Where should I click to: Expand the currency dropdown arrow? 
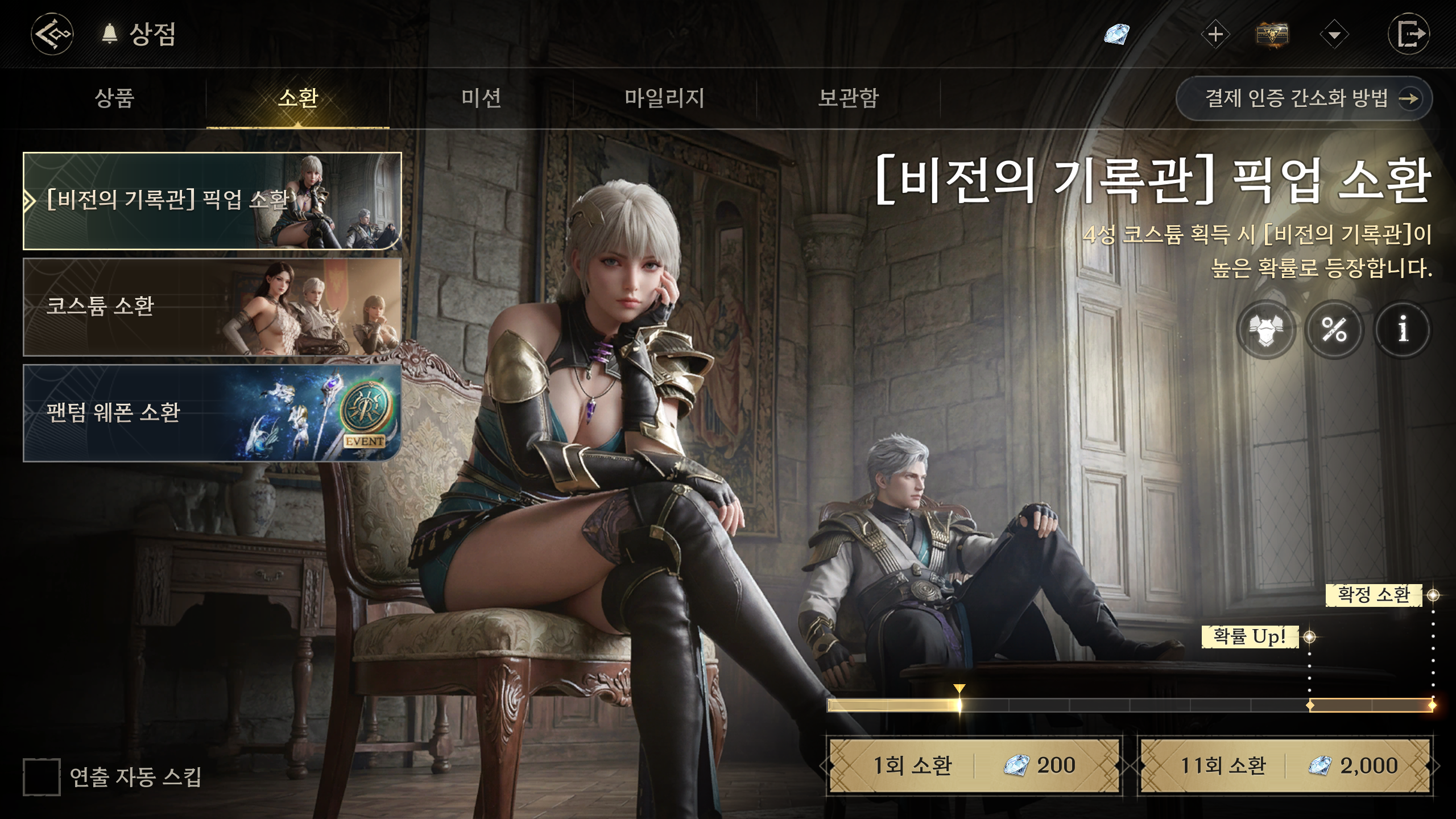tap(1334, 35)
